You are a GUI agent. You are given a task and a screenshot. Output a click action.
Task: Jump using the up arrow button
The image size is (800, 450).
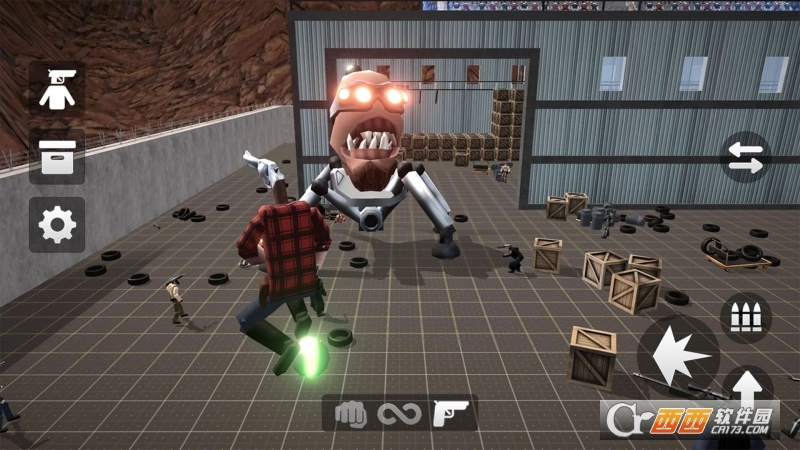[x=746, y=387]
